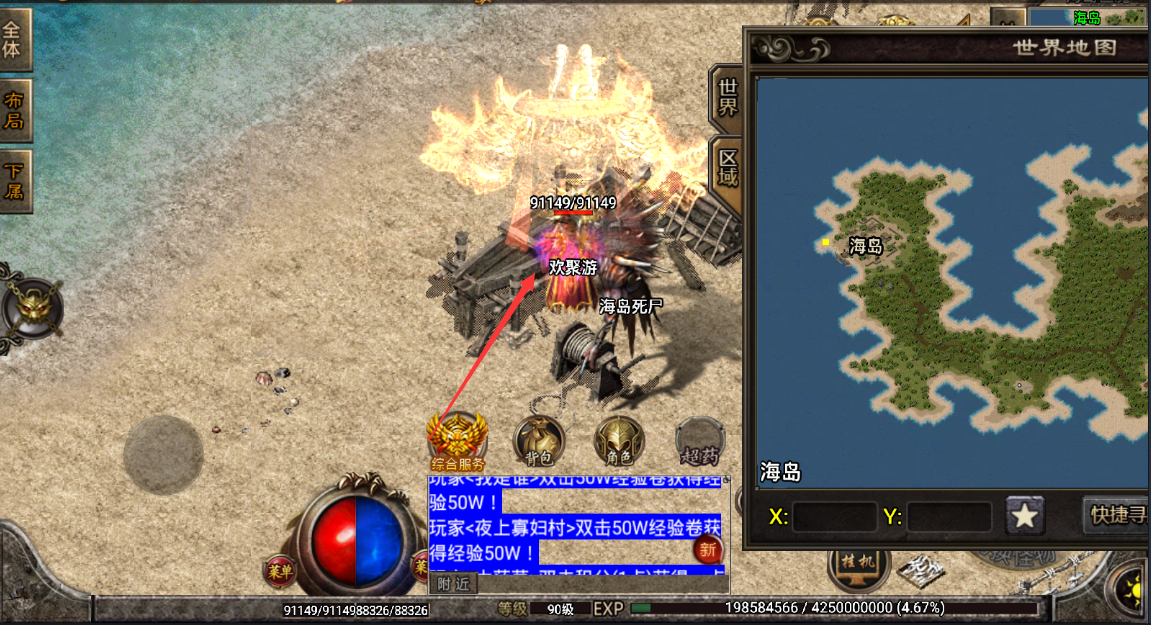Select the 全体 command button
The height and width of the screenshot is (625, 1151).
coord(15,38)
